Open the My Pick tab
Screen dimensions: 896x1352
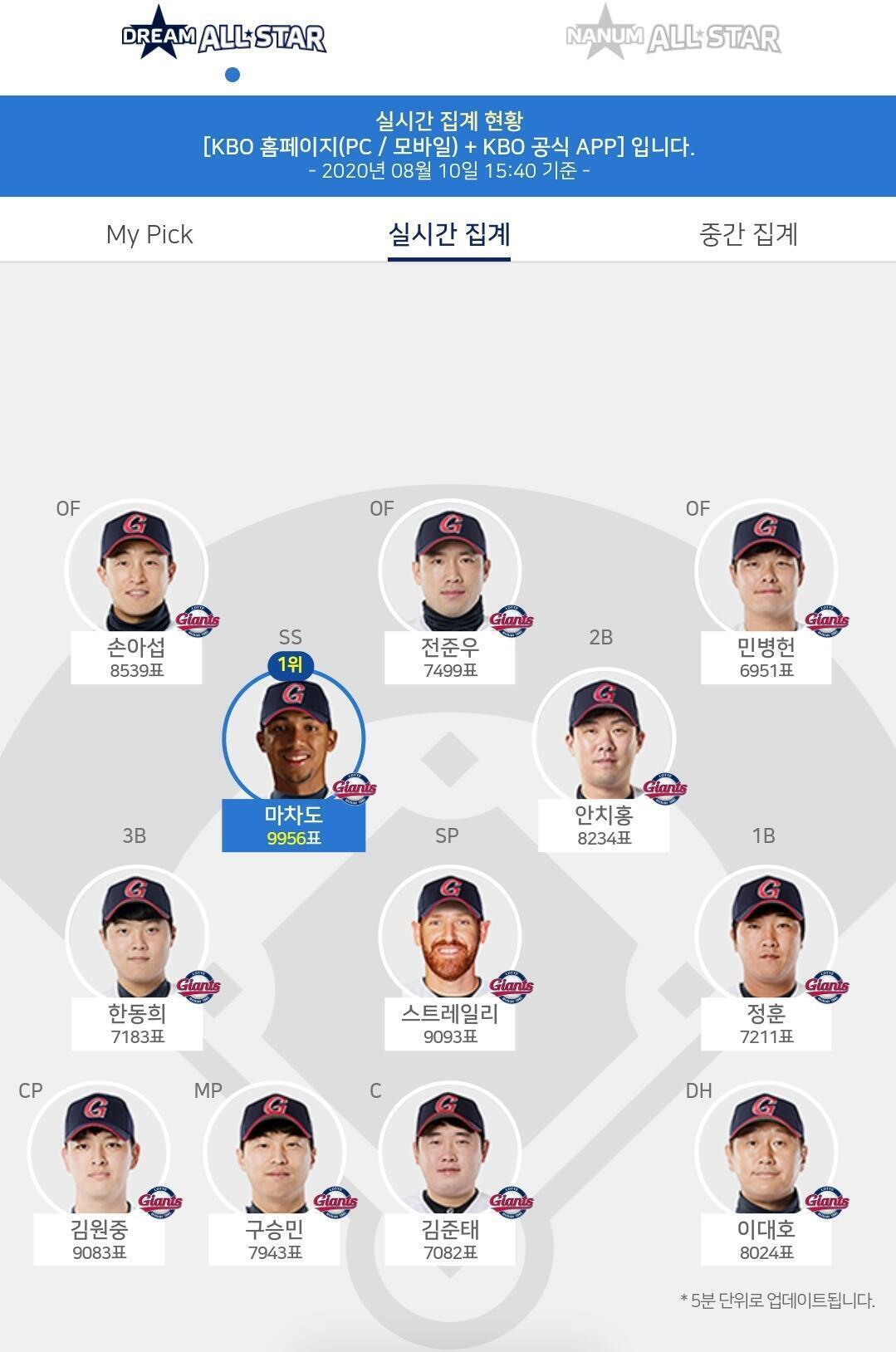(x=149, y=234)
